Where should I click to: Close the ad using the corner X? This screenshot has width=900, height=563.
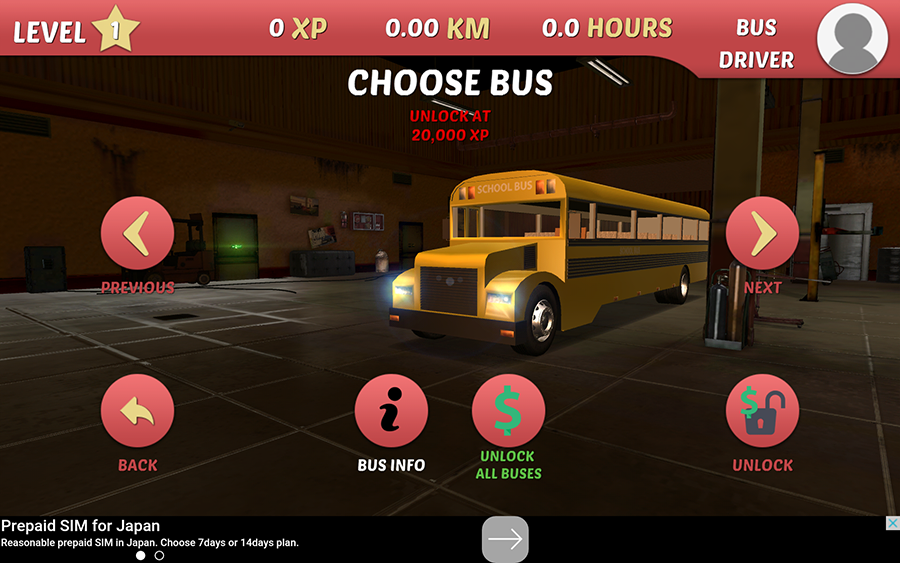(x=891, y=524)
